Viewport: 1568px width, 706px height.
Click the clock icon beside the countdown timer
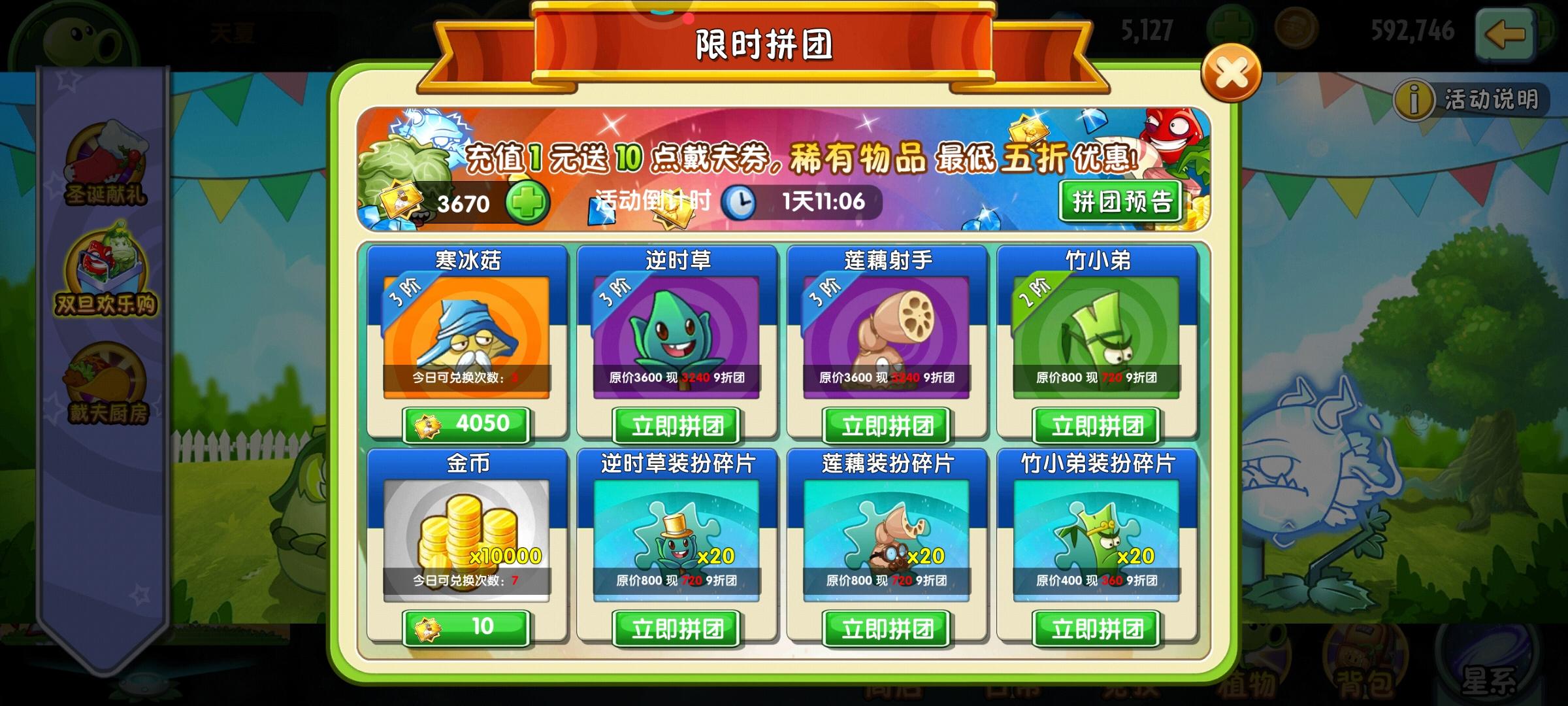(x=740, y=203)
